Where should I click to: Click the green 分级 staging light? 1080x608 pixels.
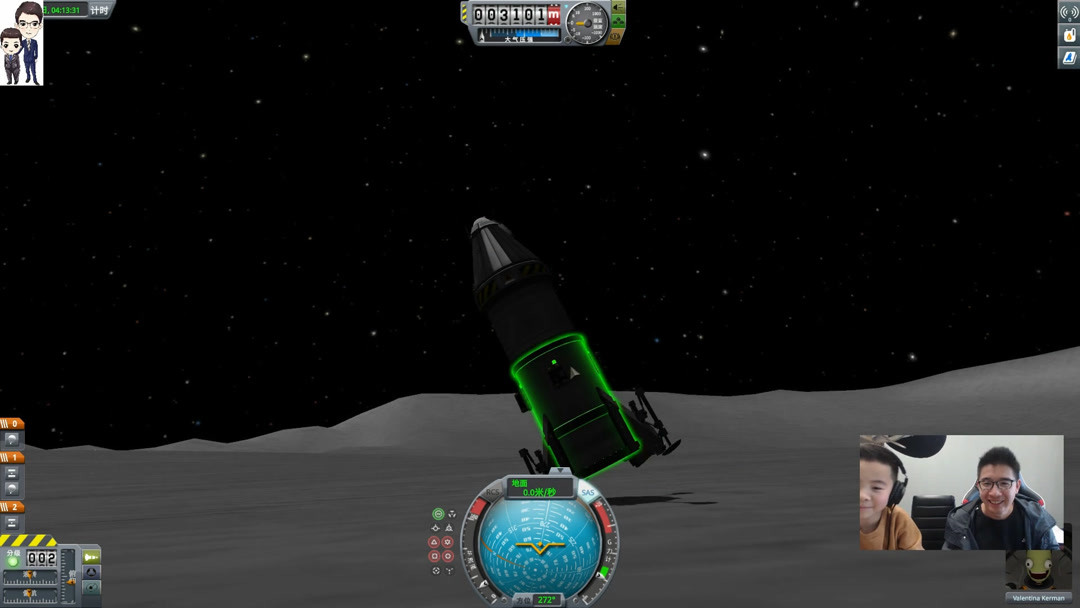(x=13, y=559)
